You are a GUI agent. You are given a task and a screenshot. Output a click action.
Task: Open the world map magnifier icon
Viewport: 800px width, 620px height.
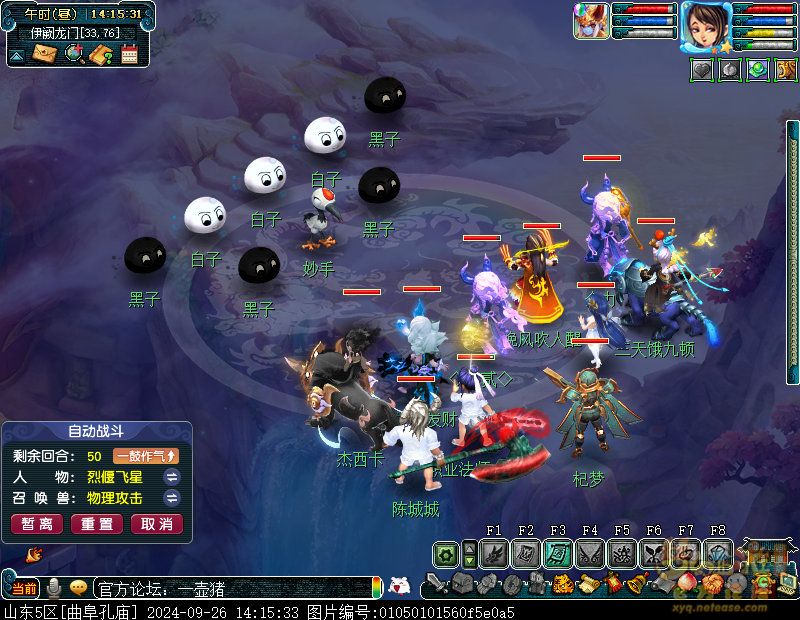(x=73, y=54)
